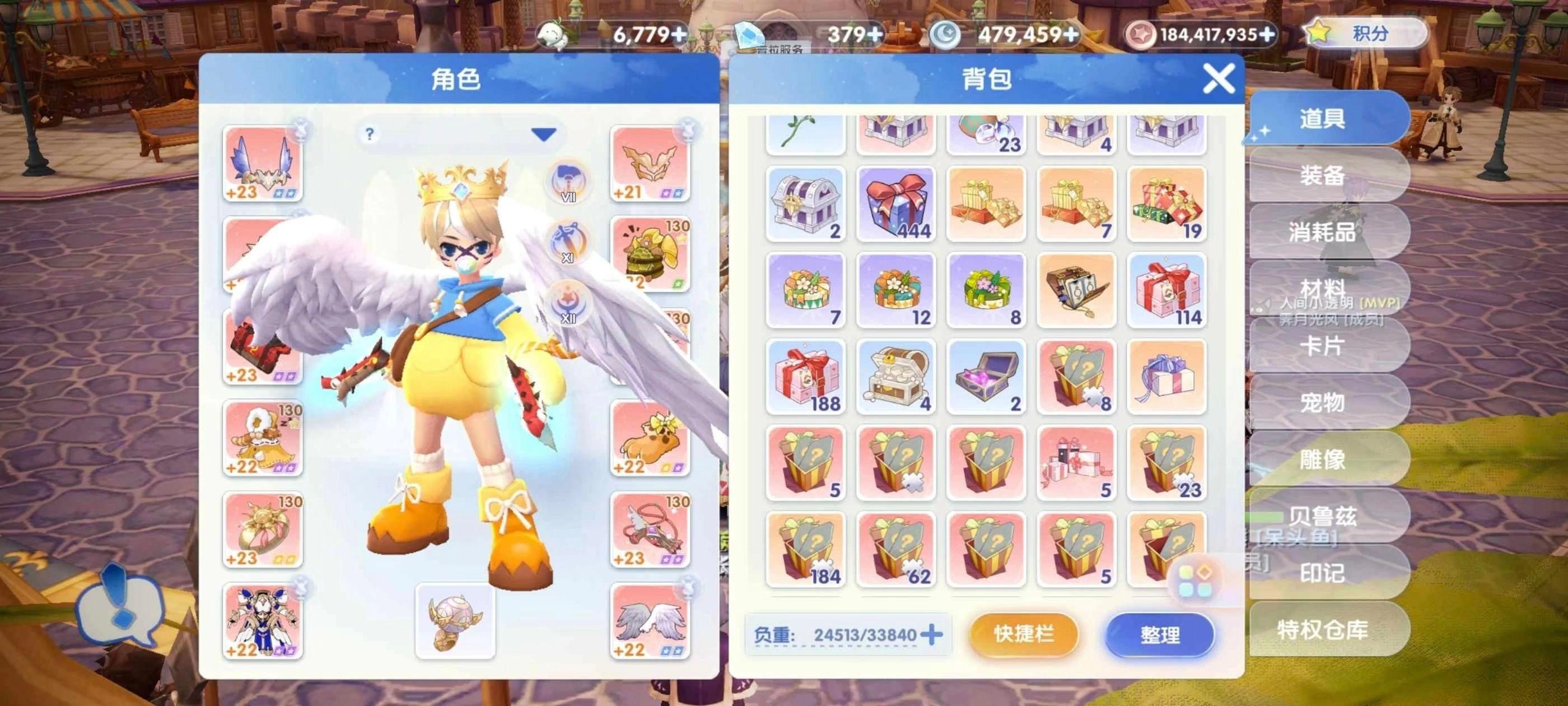Select the crowned headgear slot with +23
This screenshot has width=1568, height=706.
pos(263,163)
